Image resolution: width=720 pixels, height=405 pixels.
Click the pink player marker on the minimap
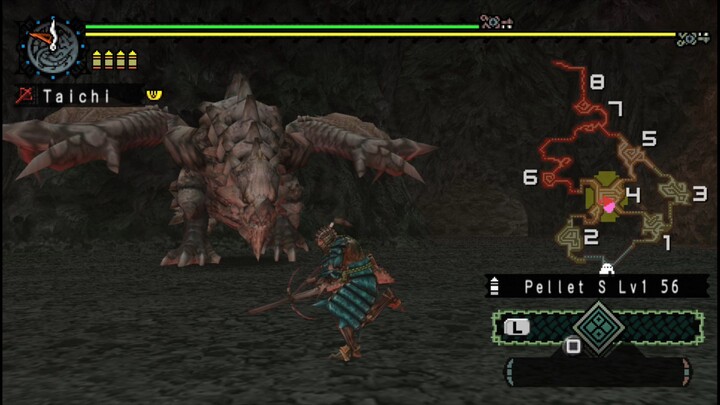click(x=607, y=205)
